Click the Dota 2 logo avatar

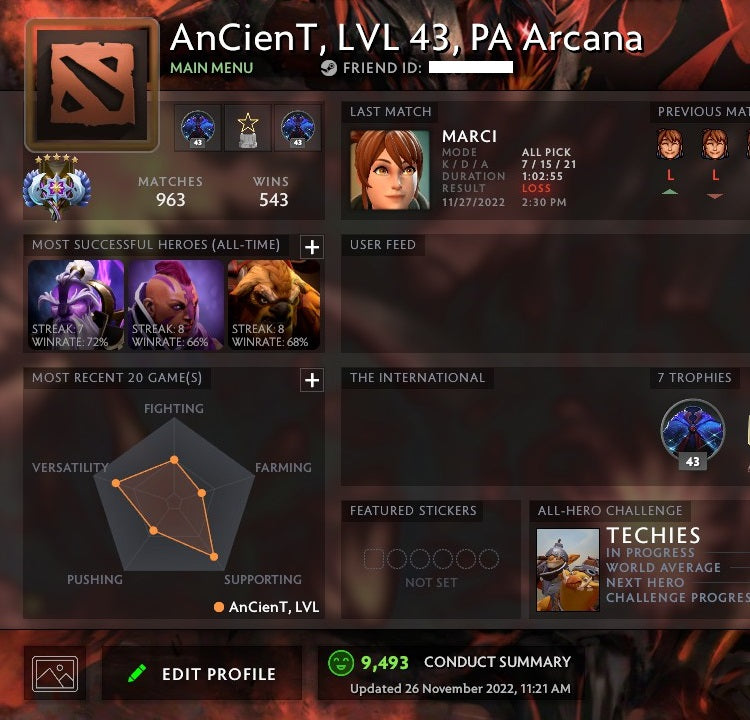click(92, 85)
